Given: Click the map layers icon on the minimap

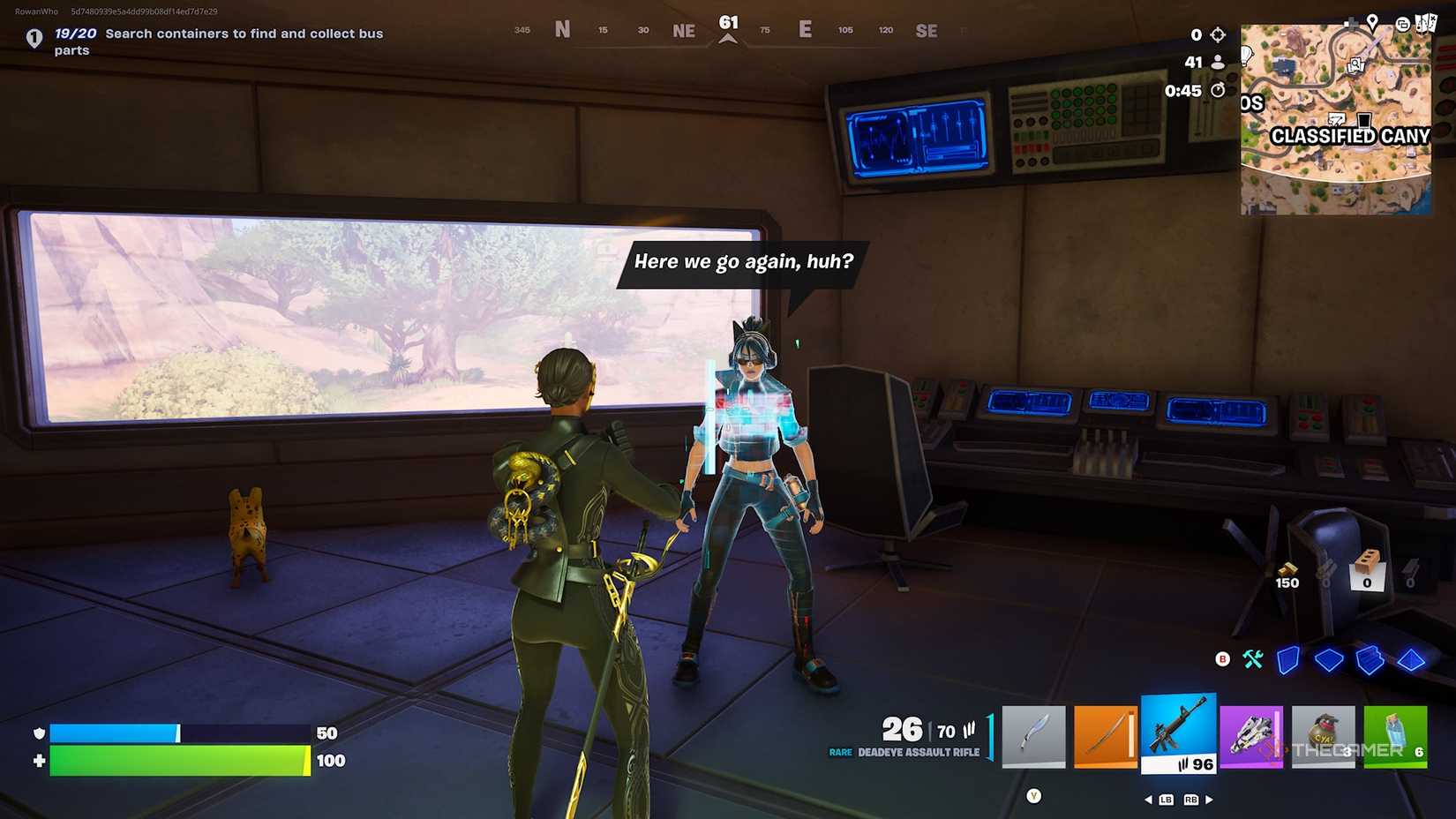Looking at the screenshot, I should (x=1404, y=25).
